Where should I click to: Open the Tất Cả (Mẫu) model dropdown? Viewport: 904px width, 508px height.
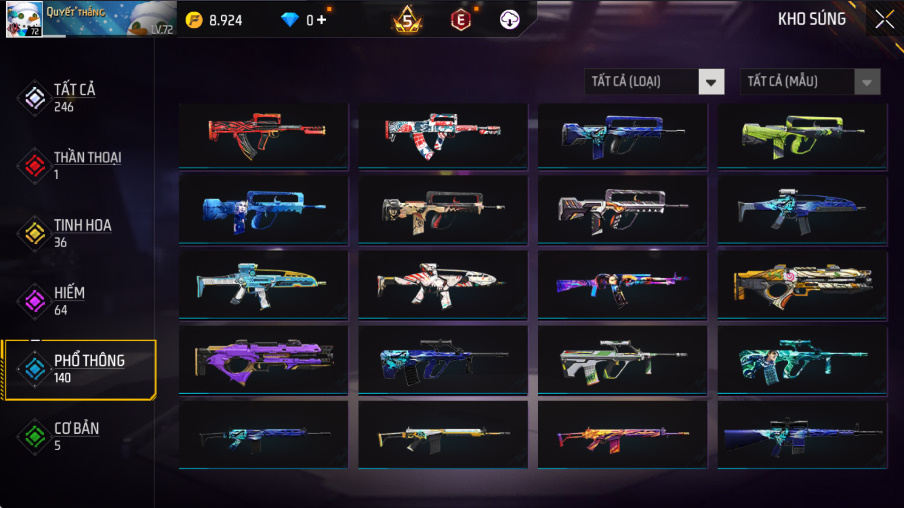(x=810, y=82)
